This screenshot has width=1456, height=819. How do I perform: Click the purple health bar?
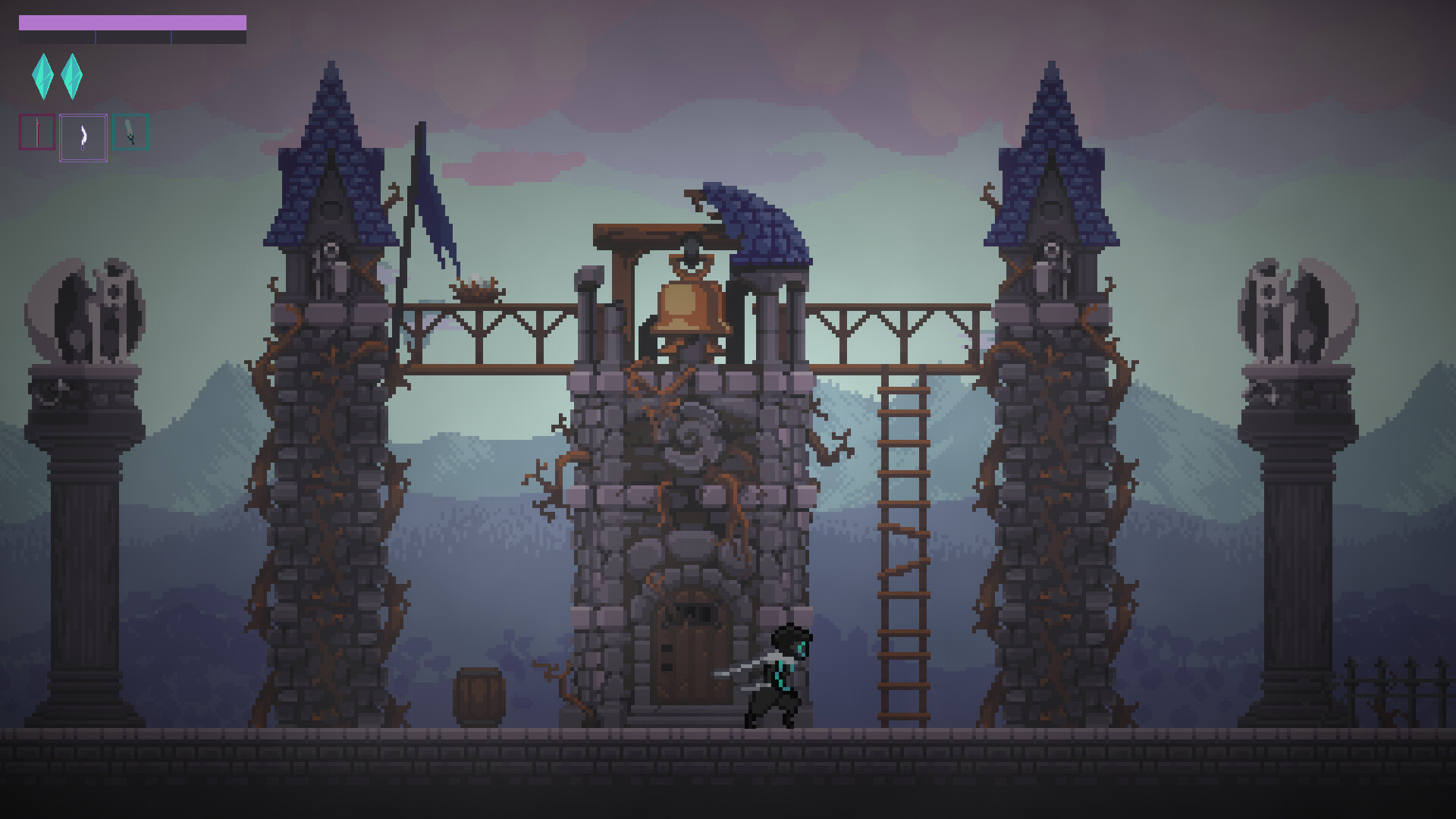(x=133, y=24)
